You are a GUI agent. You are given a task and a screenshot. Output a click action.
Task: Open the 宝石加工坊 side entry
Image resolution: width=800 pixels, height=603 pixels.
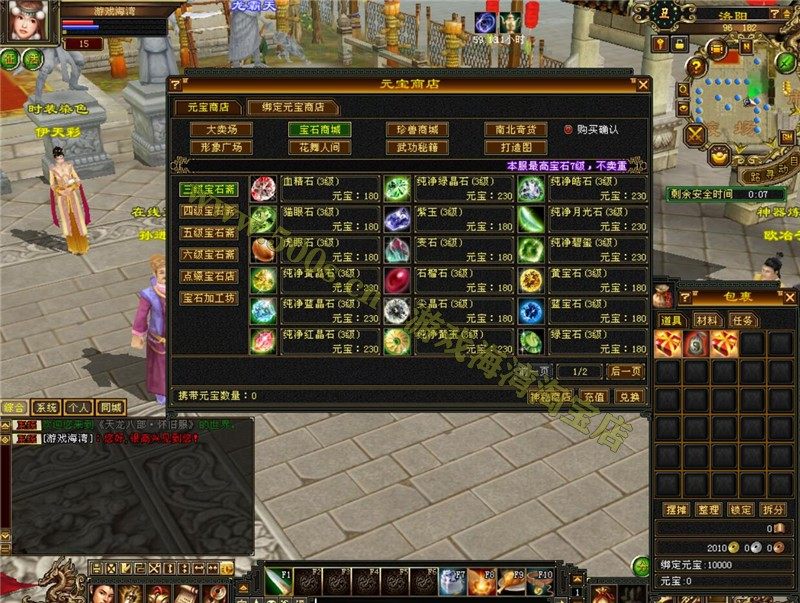(x=209, y=298)
